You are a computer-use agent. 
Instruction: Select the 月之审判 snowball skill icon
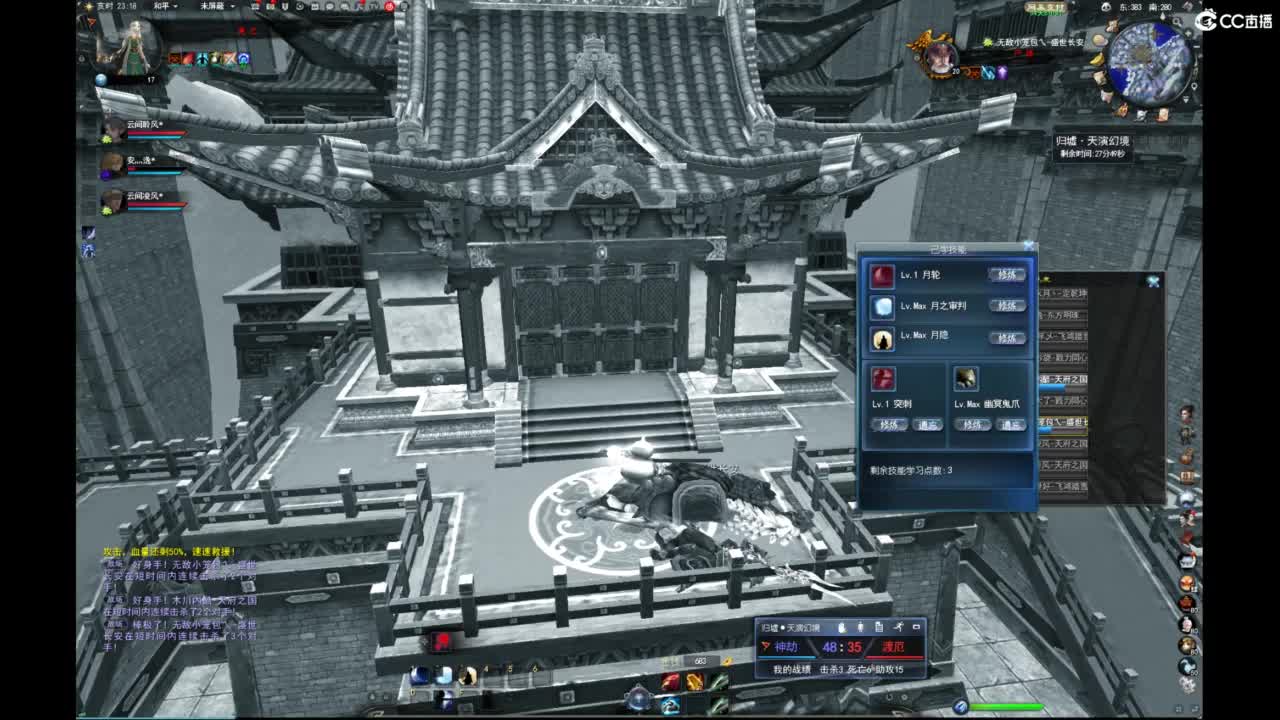point(883,306)
